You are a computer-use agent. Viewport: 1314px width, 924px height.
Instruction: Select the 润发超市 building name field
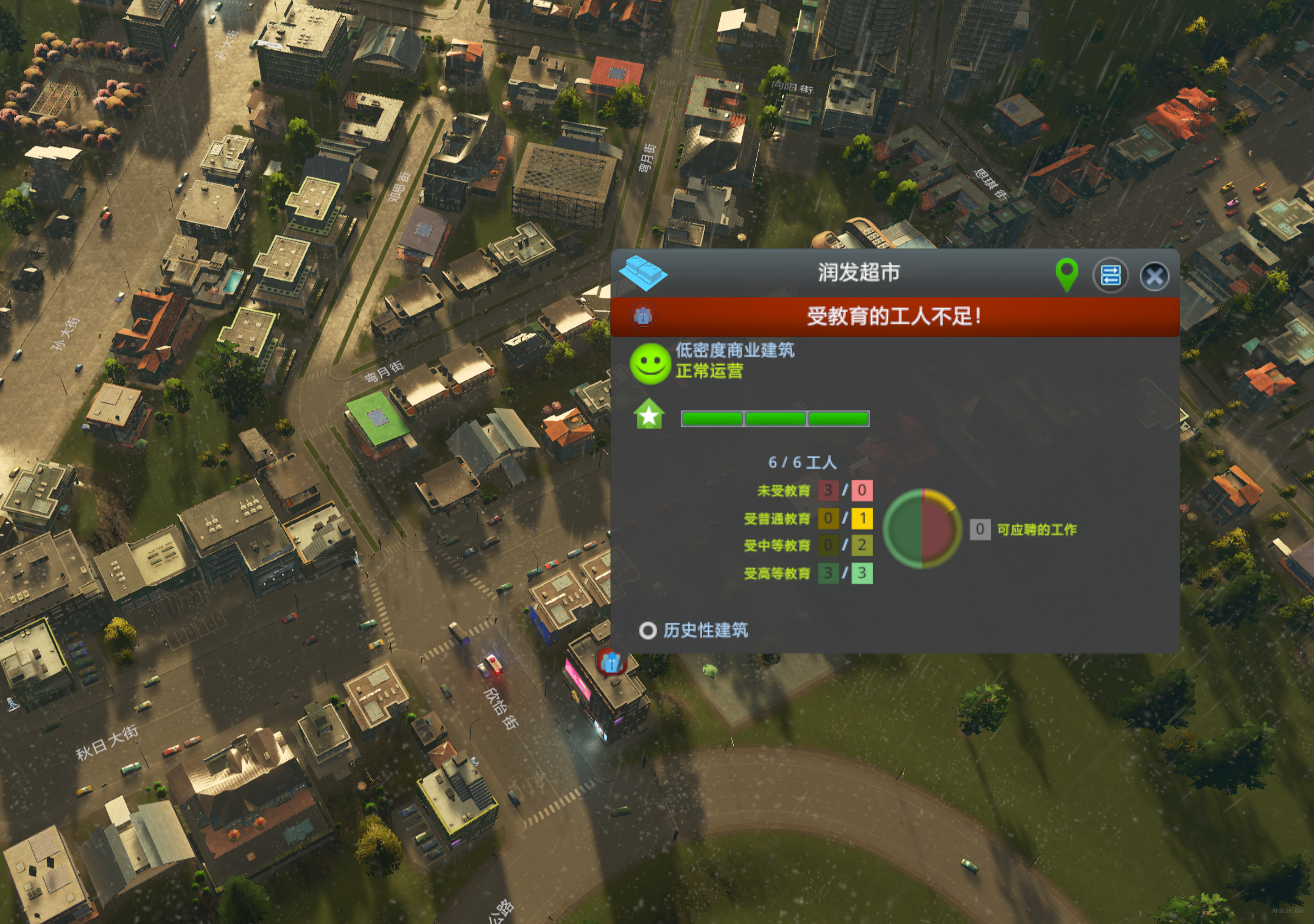859,273
